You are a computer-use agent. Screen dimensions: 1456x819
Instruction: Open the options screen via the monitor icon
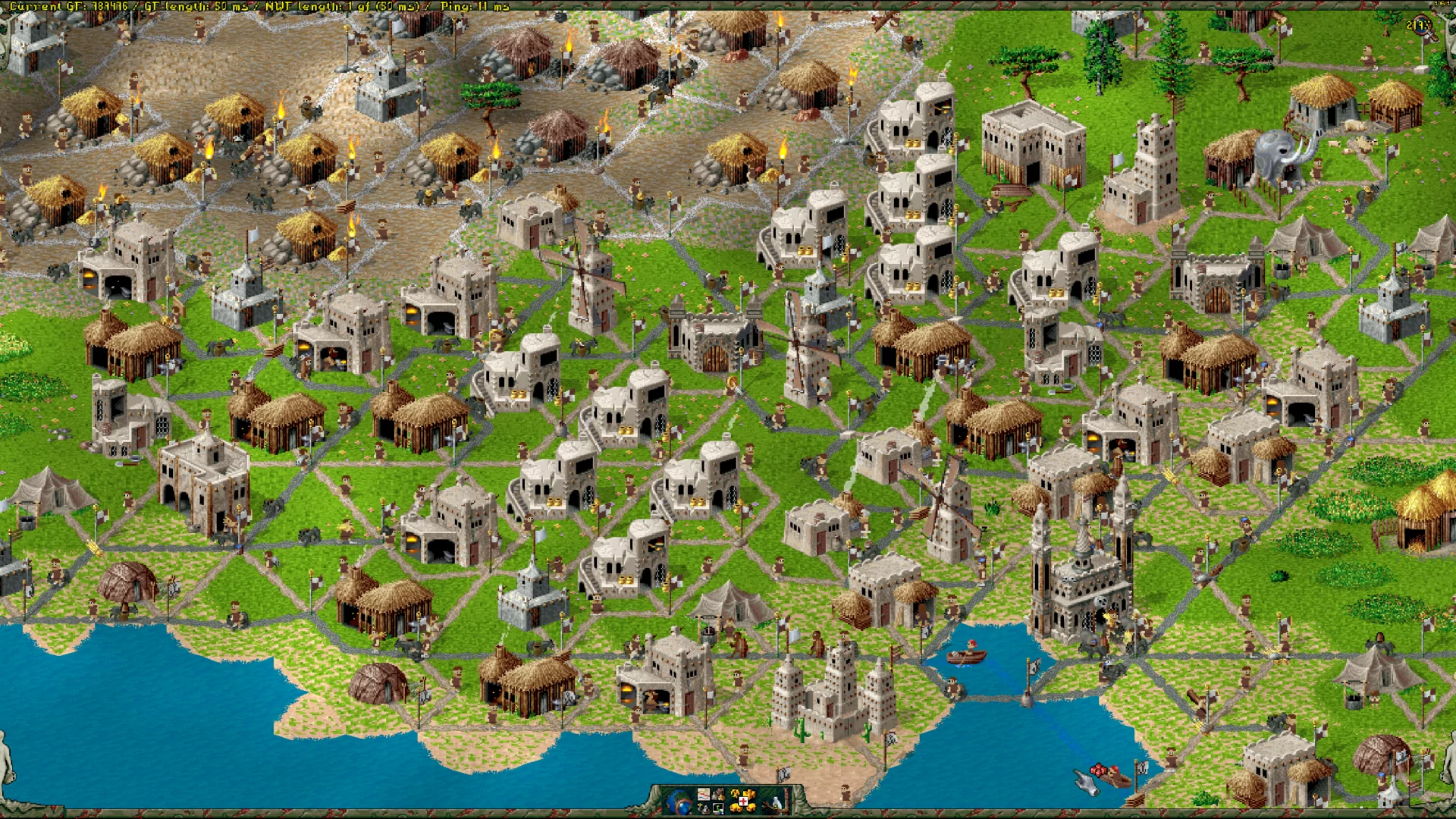tap(718, 810)
